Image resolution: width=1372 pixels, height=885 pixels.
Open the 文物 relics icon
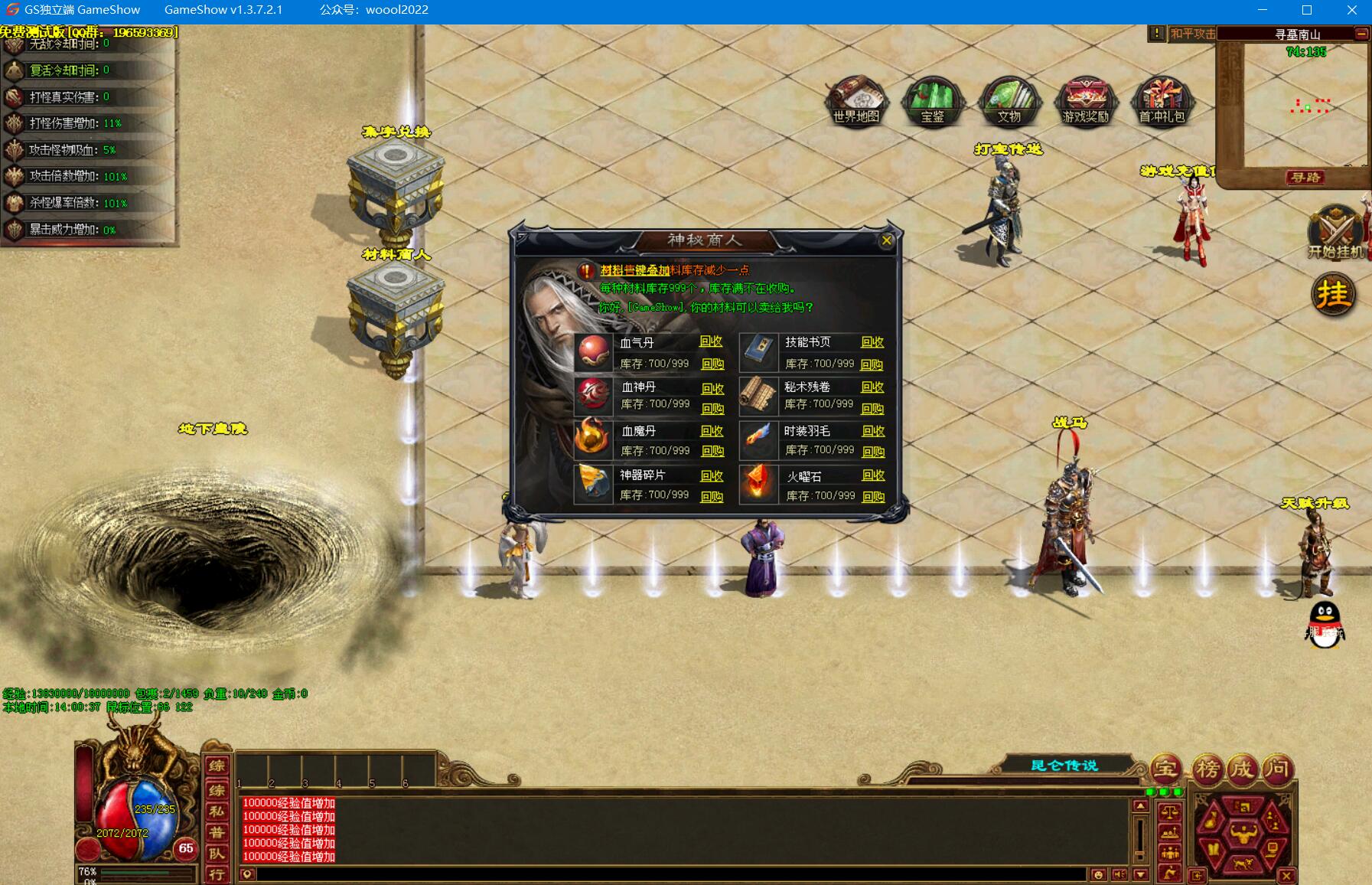coord(1009,101)
